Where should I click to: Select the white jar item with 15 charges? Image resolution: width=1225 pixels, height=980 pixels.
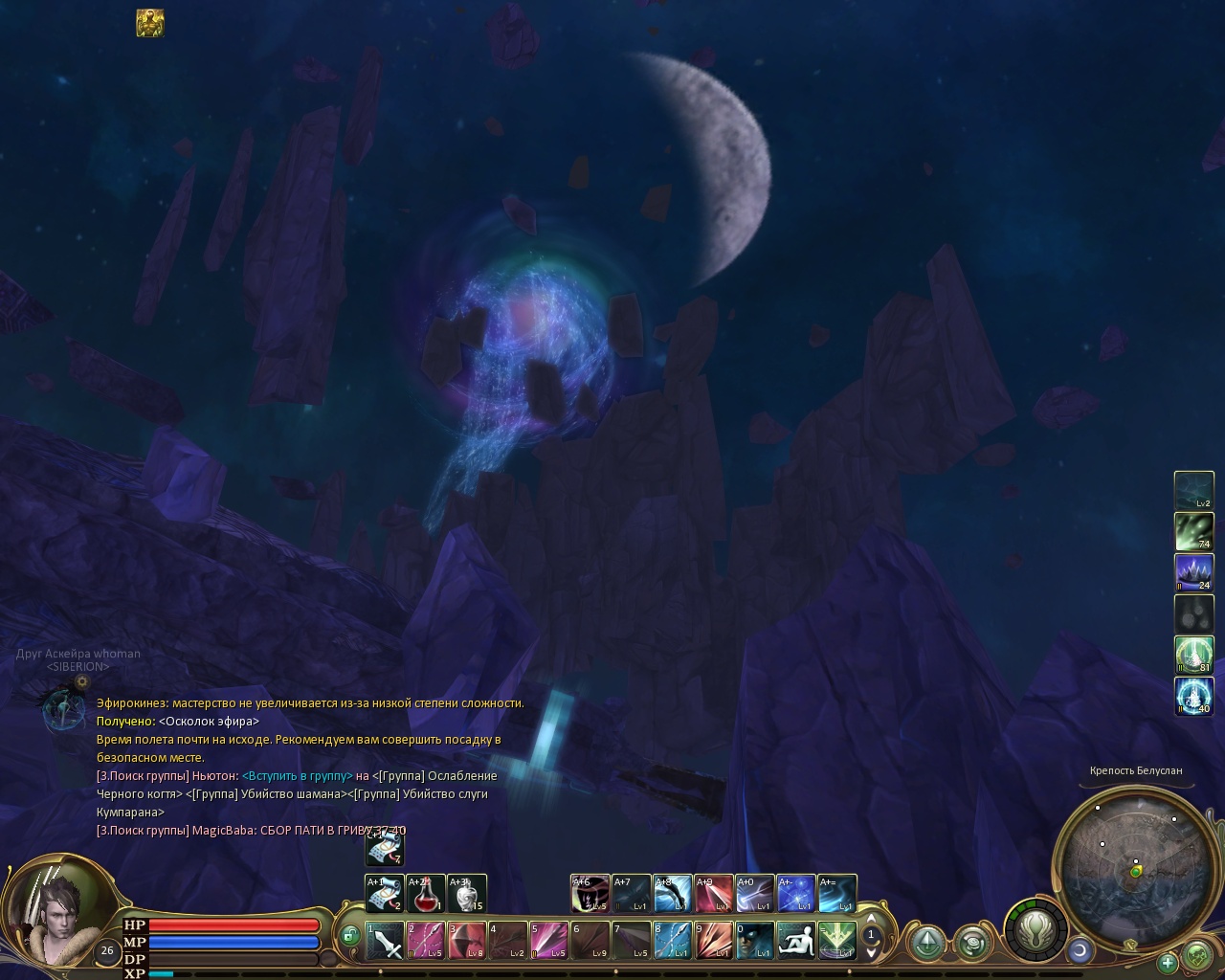click(x=467, y=894)
